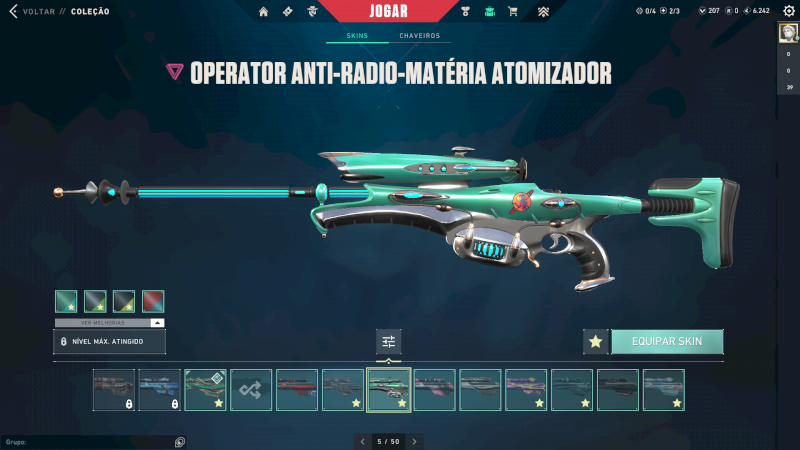Choose the teal color variant swatch
The width and height of the screenshot is (800, 450).
(66, 301)
